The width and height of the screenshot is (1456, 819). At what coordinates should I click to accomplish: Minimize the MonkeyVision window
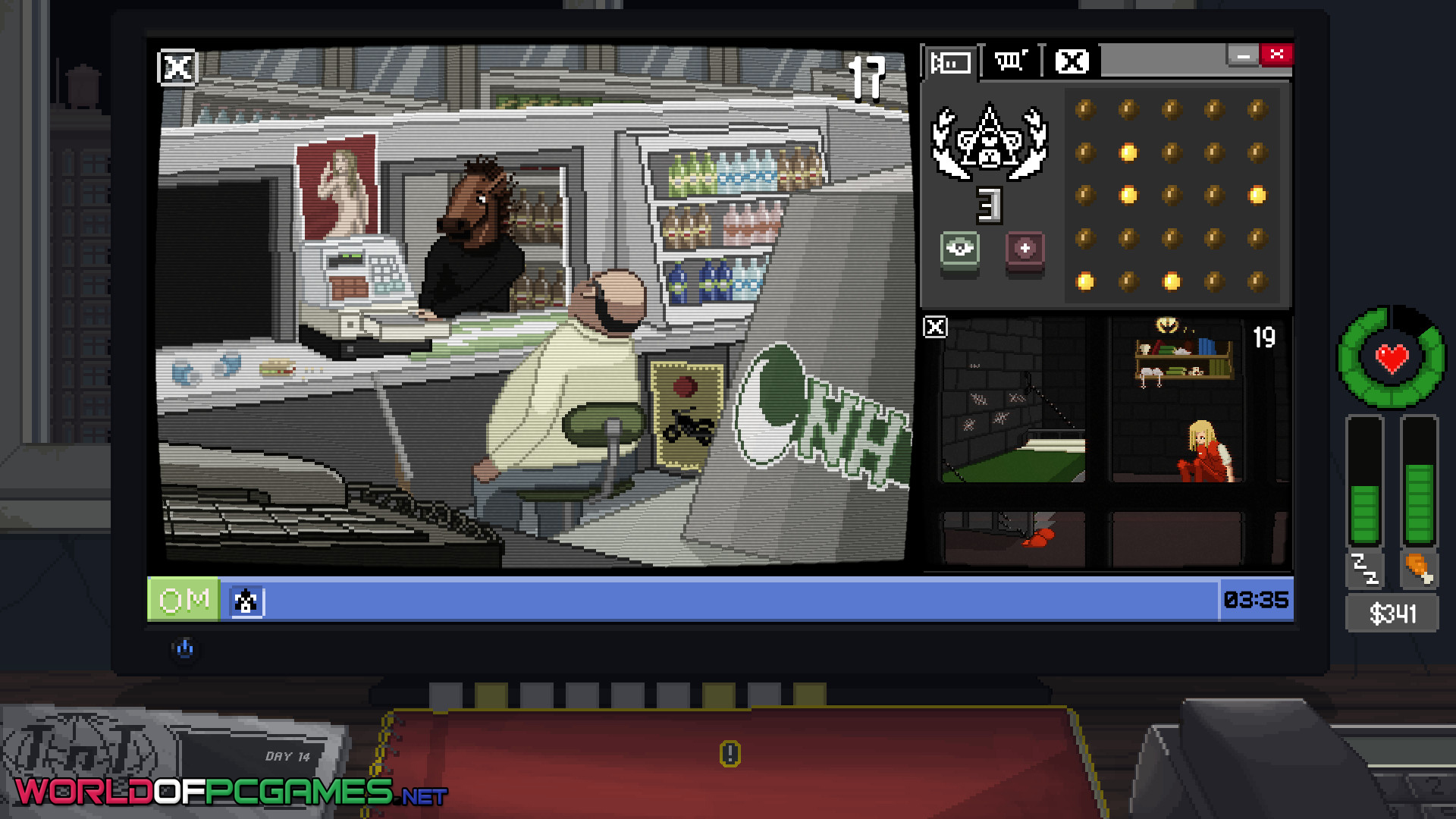pyautogui.click(x=1243, y=55)
